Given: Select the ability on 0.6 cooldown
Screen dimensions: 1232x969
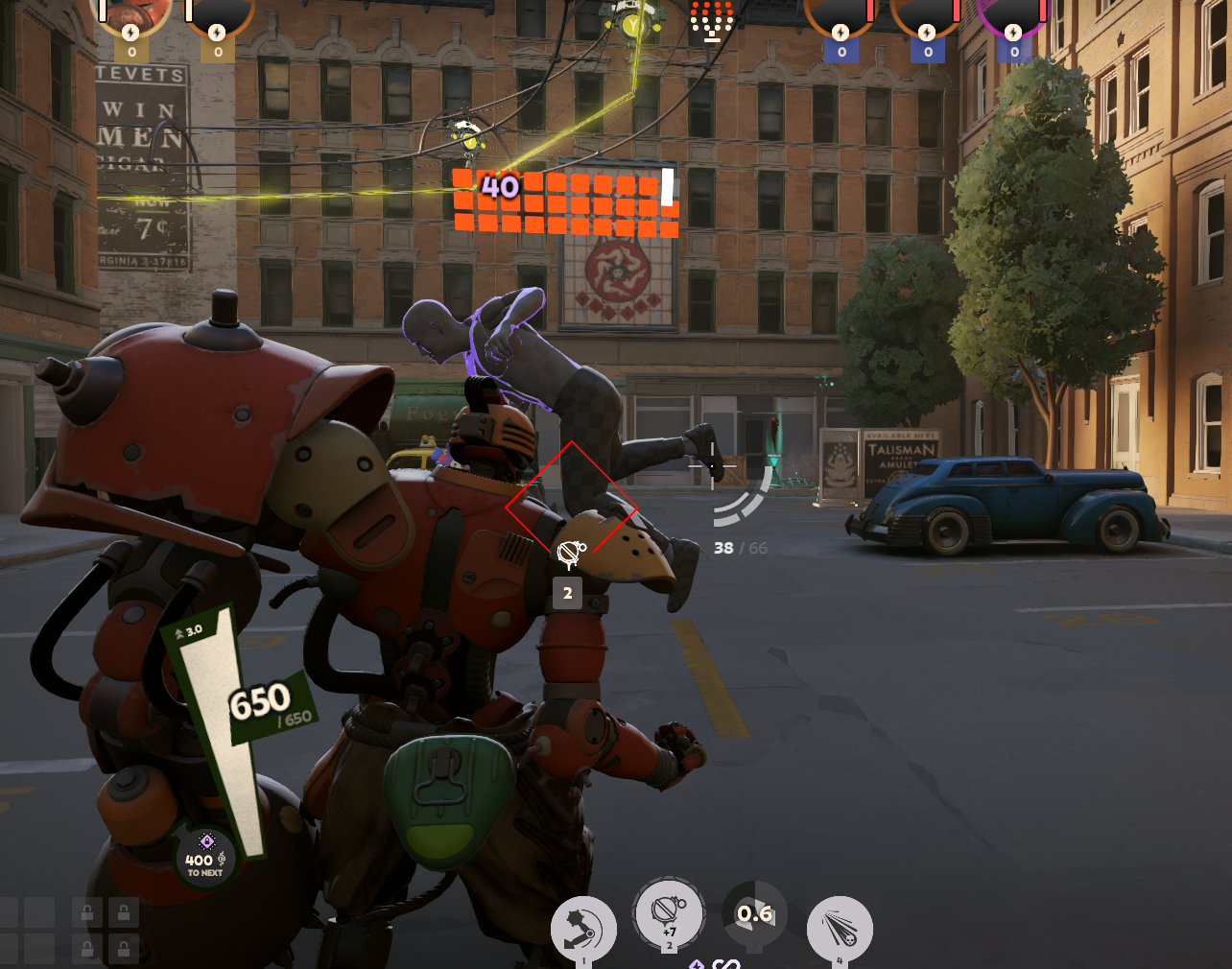Looking at the screenshot, I should click(x=754, y=915).
